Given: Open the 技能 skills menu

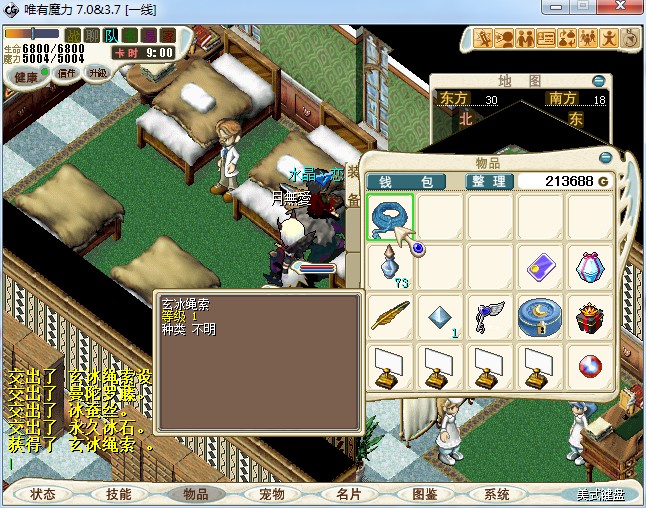Looking at the screenshot, I should (119, 494).
